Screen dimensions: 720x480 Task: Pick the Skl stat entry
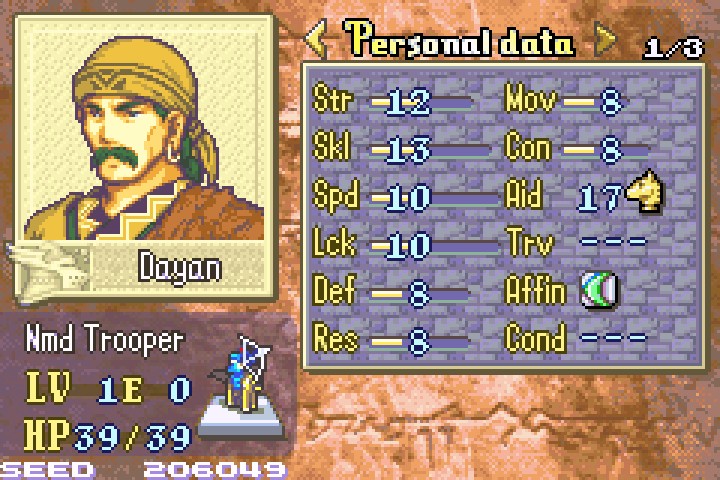coord(392,150)
